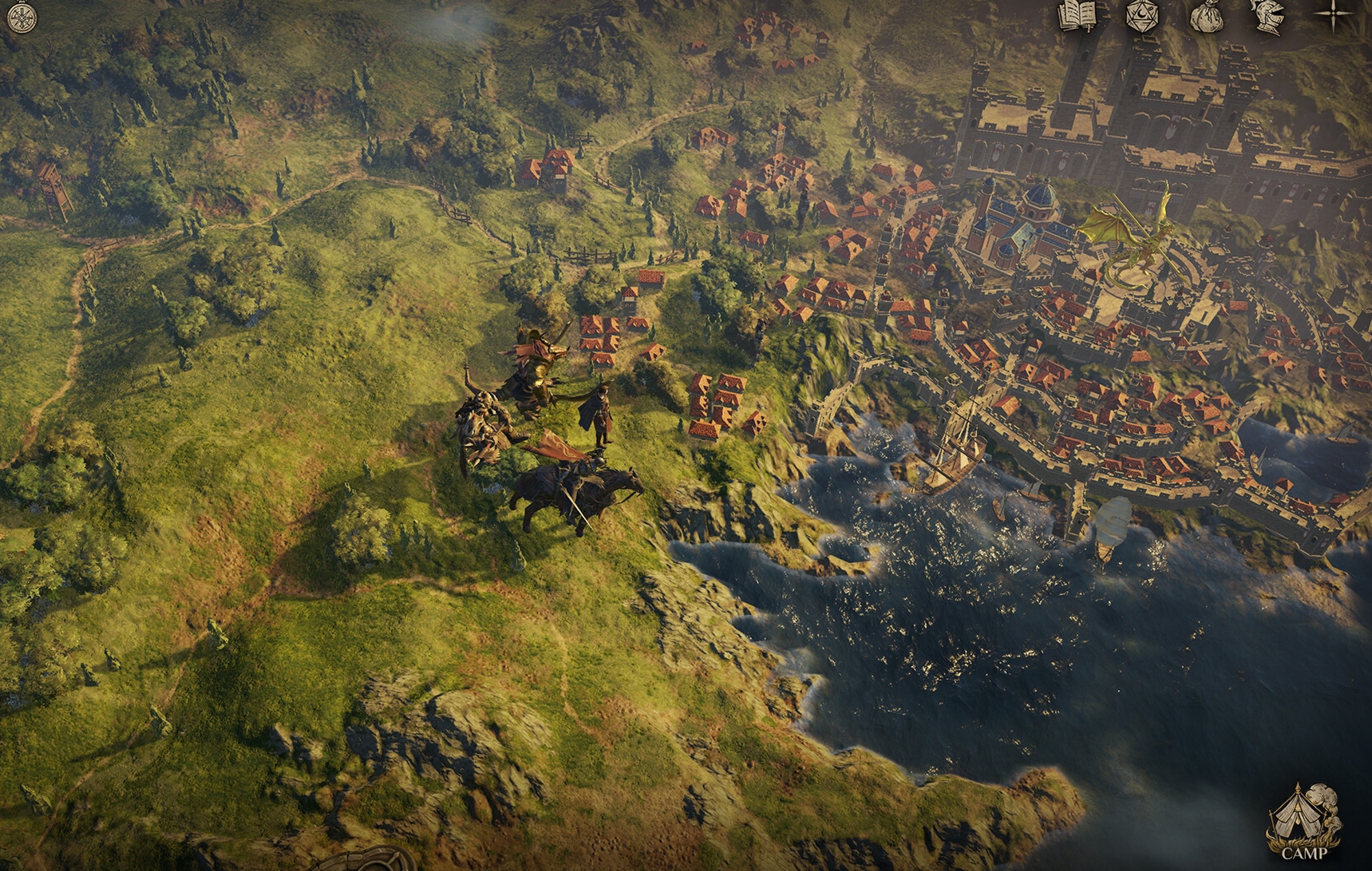Open the journal book icon
The image size is (1372, 871).
click(1078, 16)
